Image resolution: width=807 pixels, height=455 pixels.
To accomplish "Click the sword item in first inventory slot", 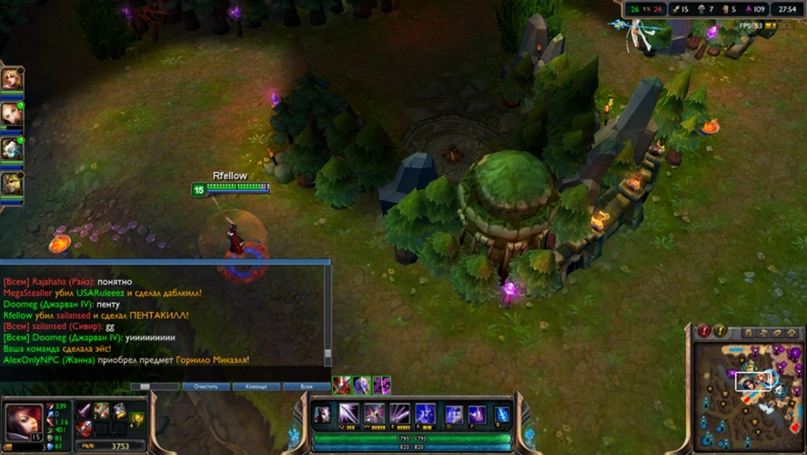I will point(85,410).
